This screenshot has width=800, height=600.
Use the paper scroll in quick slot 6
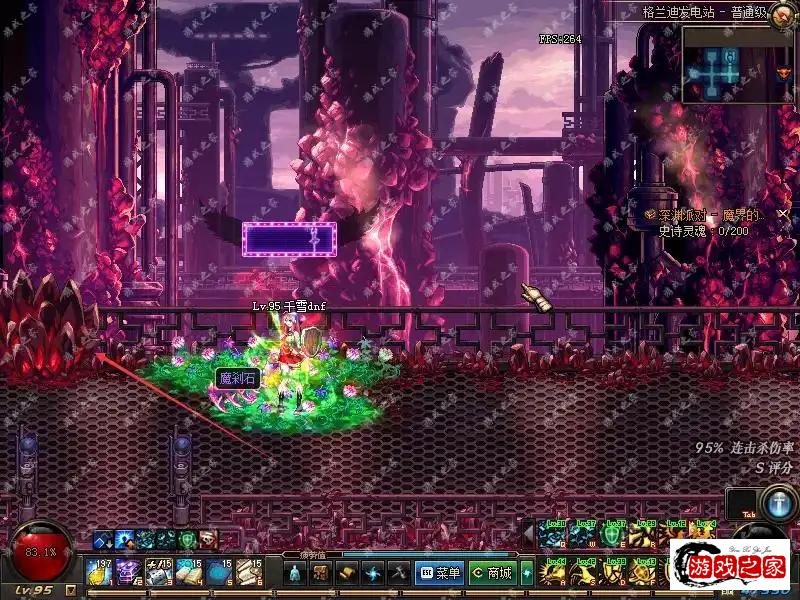(x=250, y=572)
